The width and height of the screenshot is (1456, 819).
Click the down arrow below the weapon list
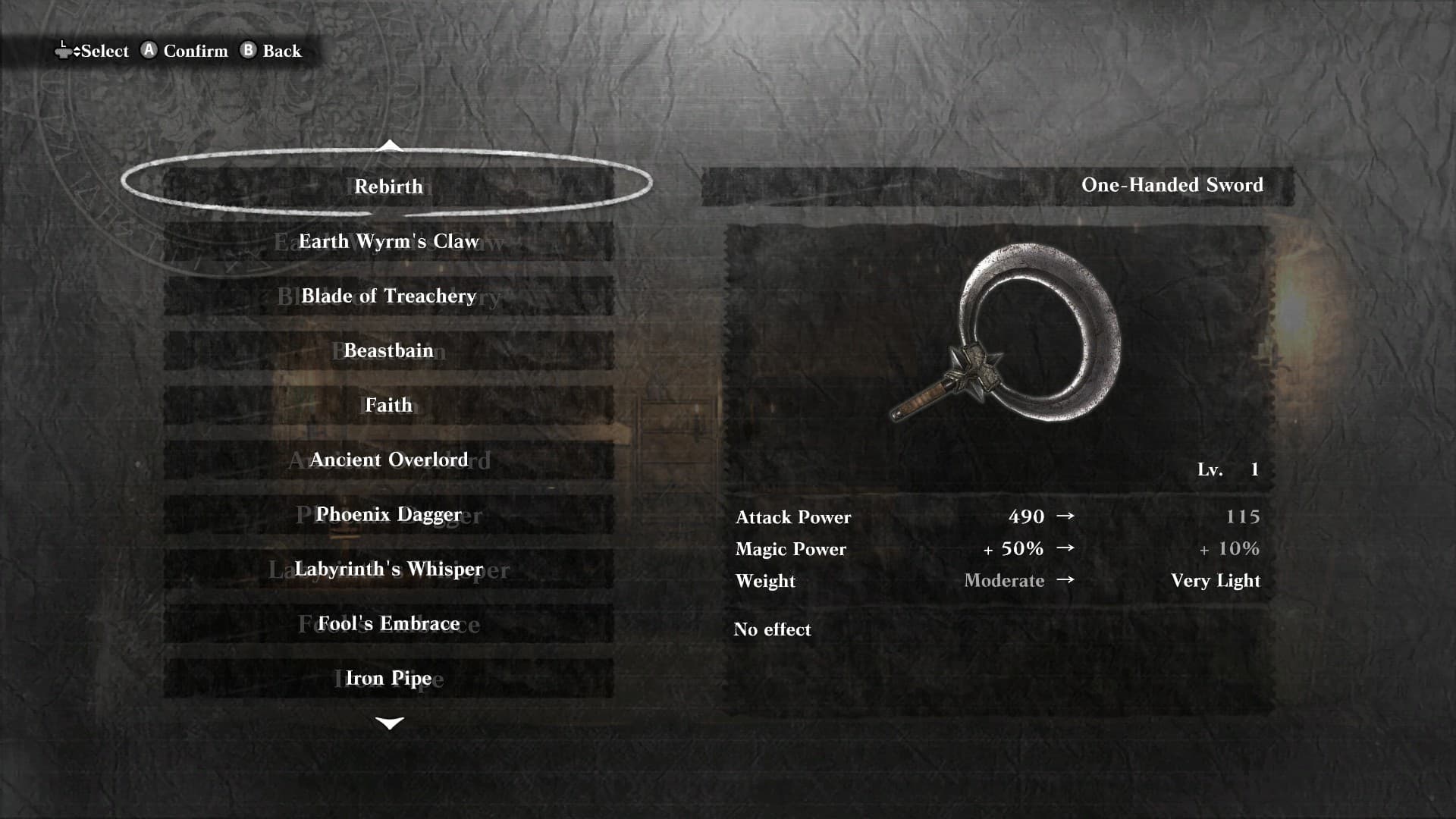coord(389,723)
